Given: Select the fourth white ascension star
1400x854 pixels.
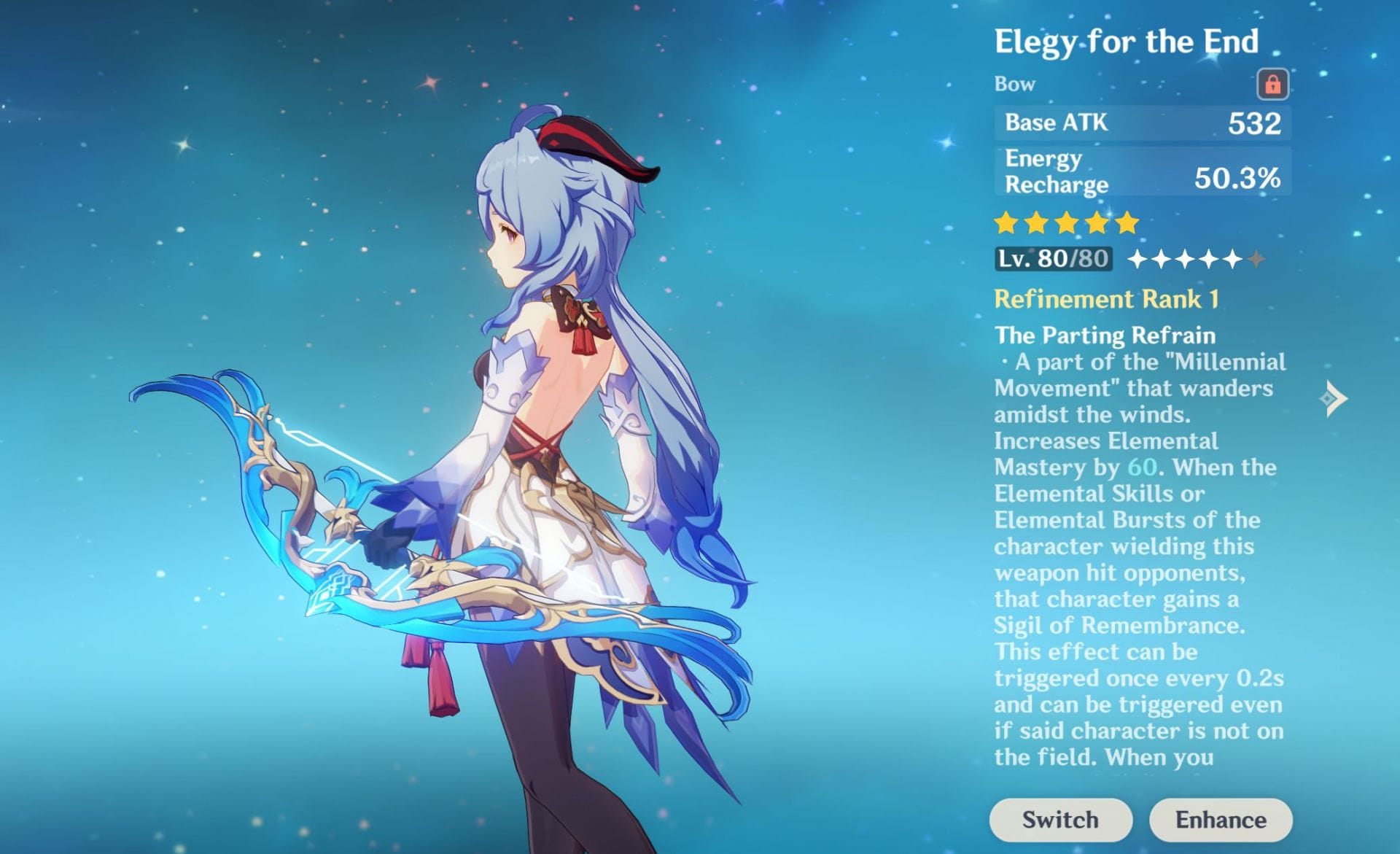Looking at the screenshot, I should point(1210,260).
